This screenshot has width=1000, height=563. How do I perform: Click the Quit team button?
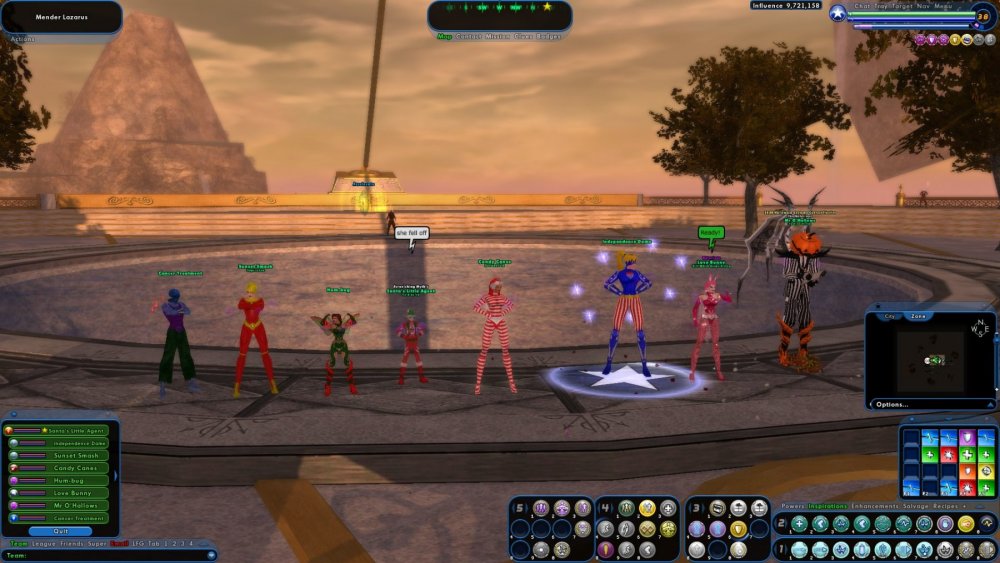tap(62, 531)
